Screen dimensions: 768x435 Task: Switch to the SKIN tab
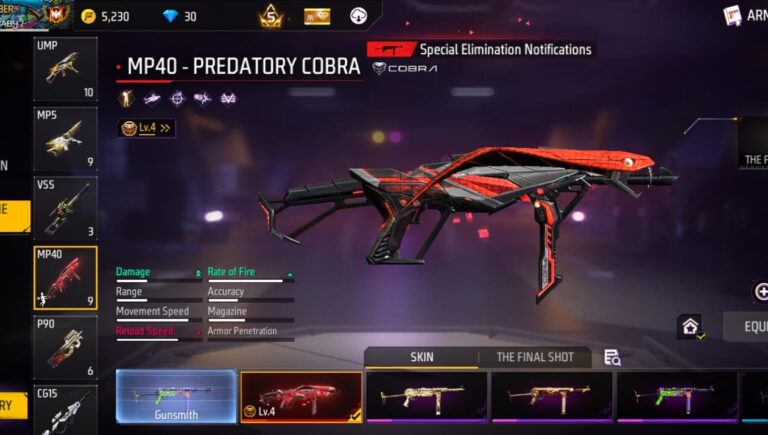(422, 357)
